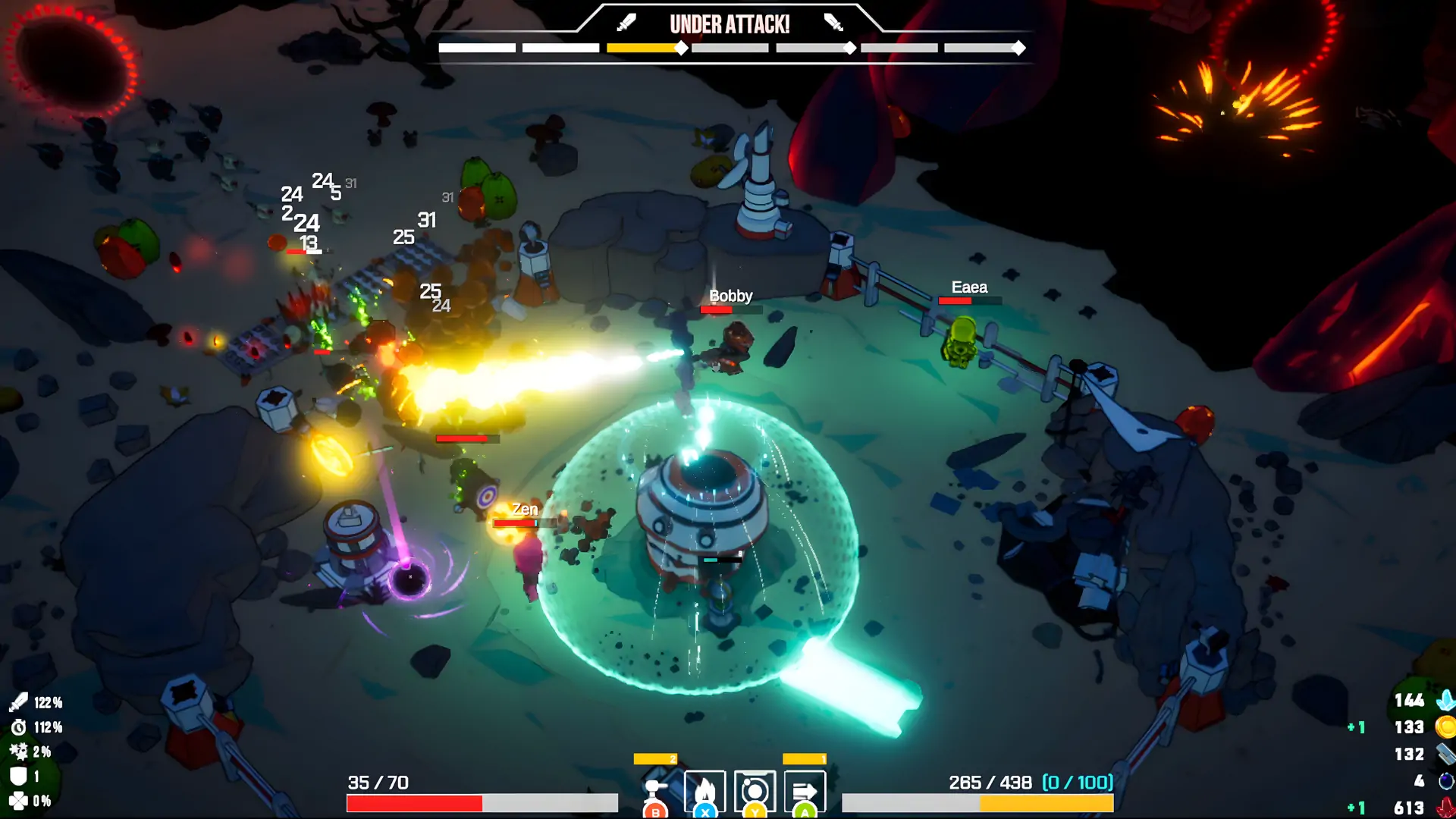Click the four-leaf clover luck icon
This screenshot has height=819, width=1456.
point(18,801)
